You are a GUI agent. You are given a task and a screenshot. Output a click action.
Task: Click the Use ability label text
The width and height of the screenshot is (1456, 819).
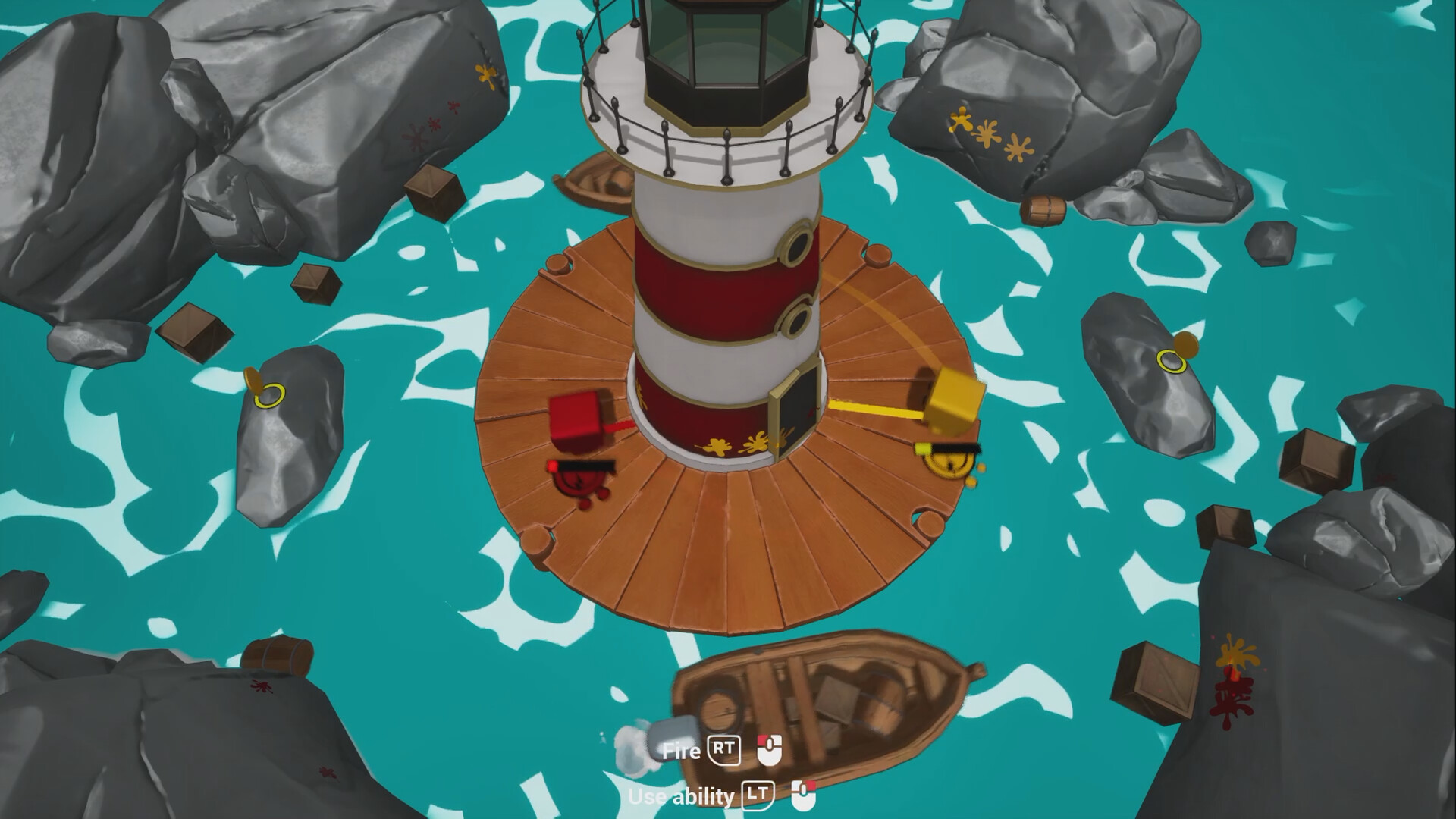[682, 796]
